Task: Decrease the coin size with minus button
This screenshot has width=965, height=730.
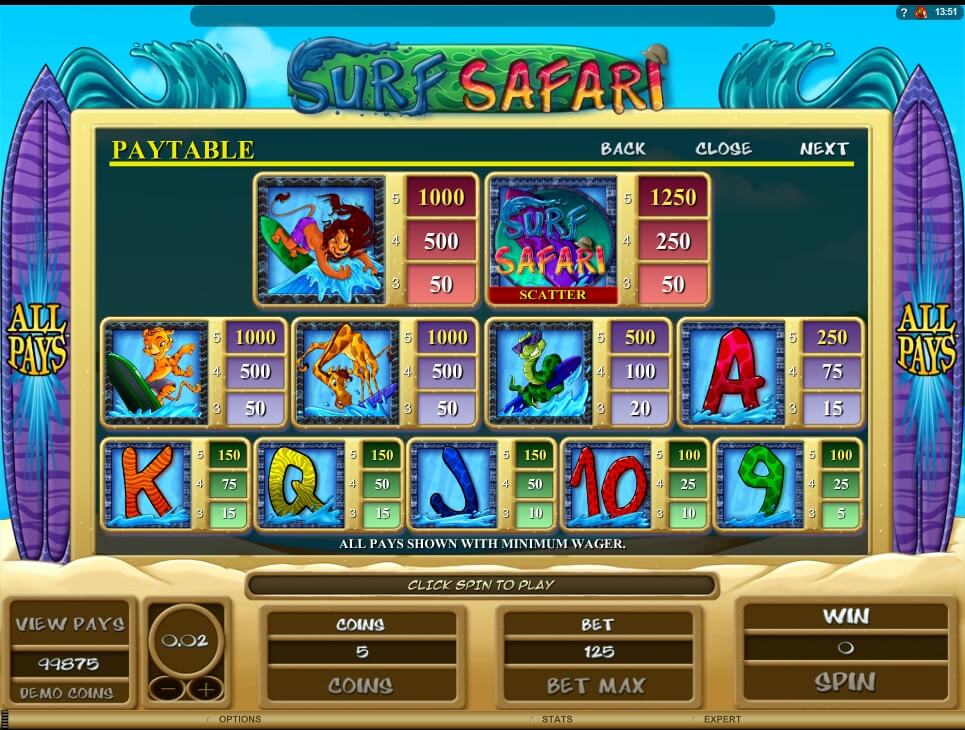Action: pos(166,688)
